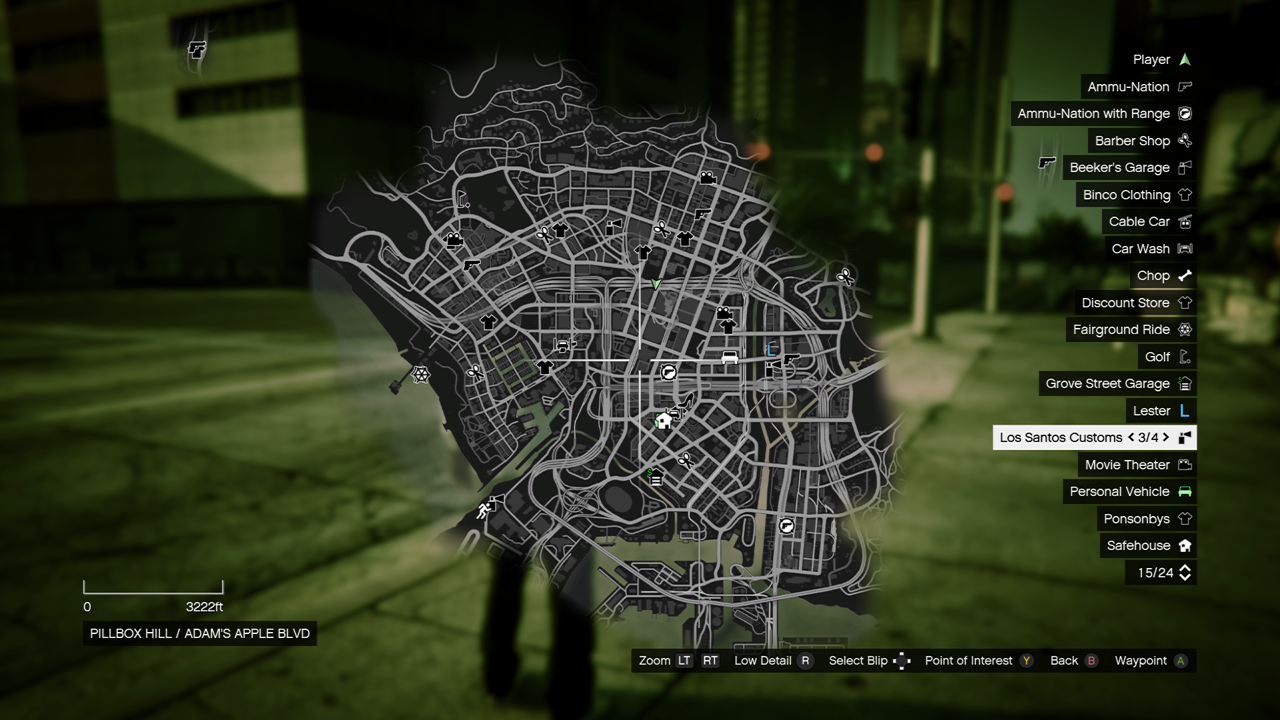This screenshot has width=1280, height=720.
Task: Click the Safehouse house icon
Action: (1184, 545)
